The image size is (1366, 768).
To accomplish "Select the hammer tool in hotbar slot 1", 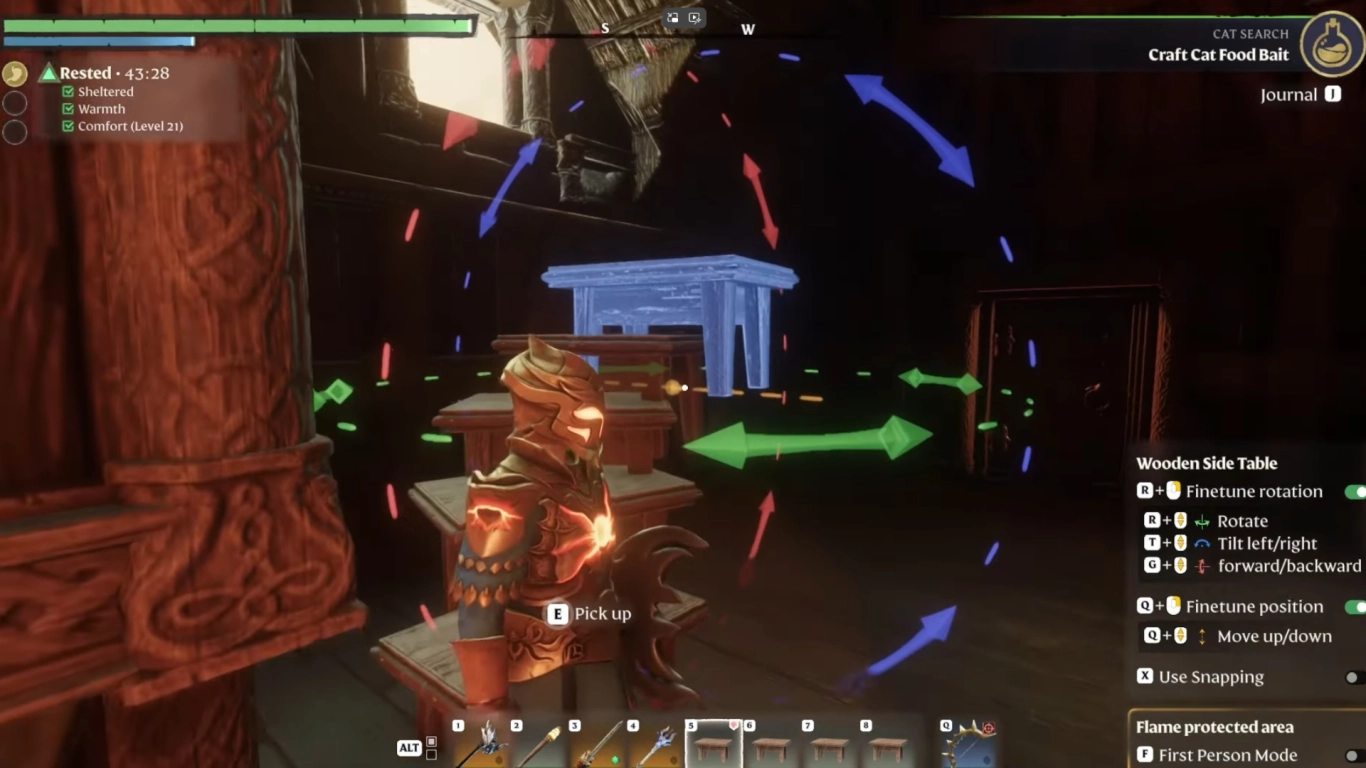I will click(480, 745).
